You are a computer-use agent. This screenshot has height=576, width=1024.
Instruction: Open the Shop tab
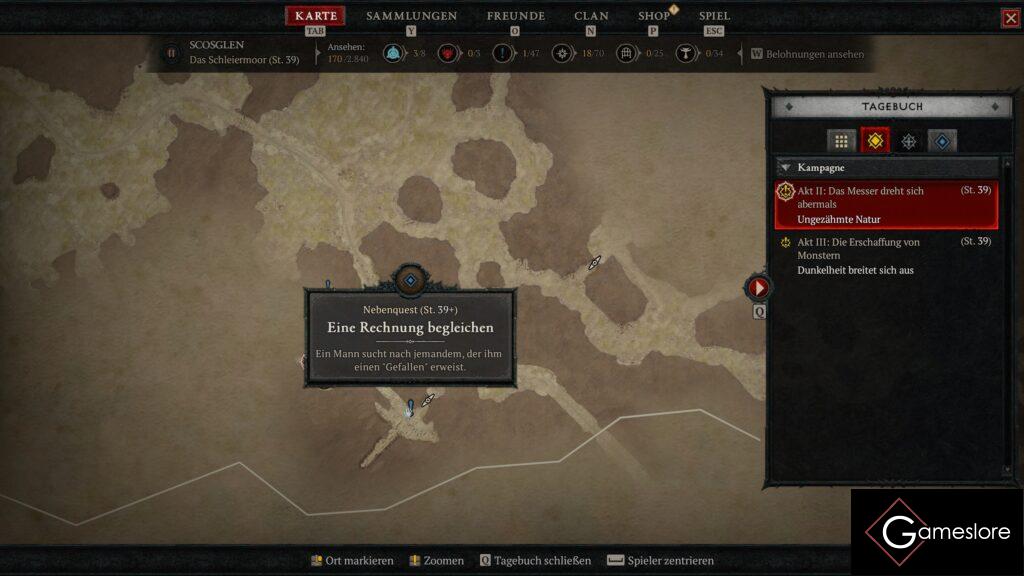654,16
